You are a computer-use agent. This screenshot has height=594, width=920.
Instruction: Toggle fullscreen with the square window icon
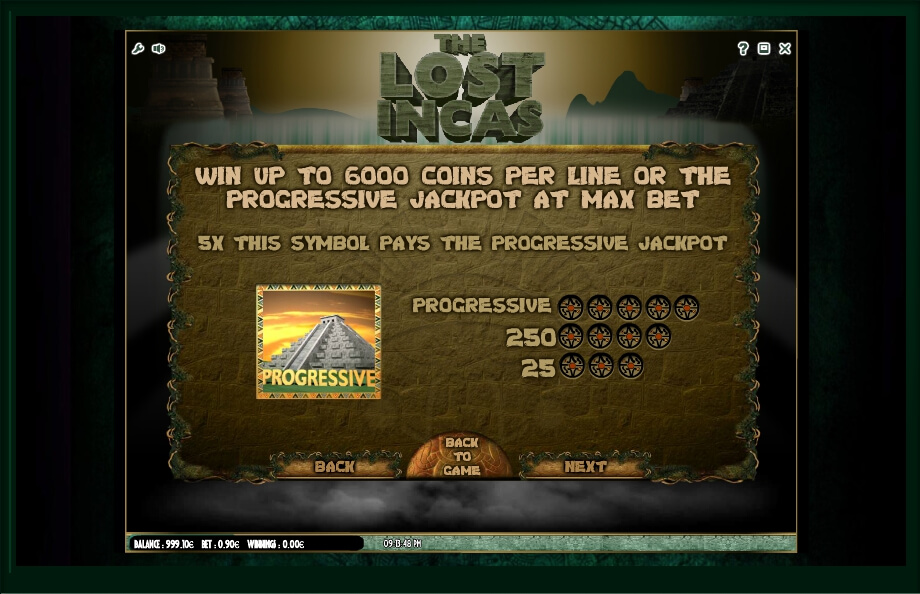tap(764, 48)
